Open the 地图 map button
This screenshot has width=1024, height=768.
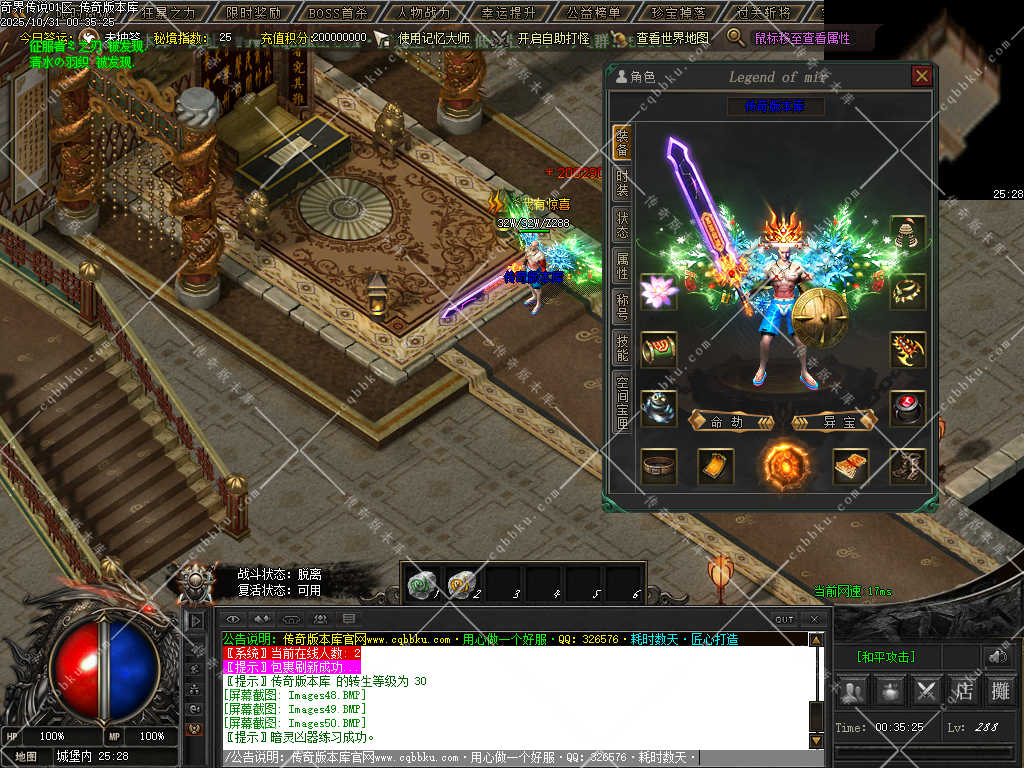coord(26,757)
